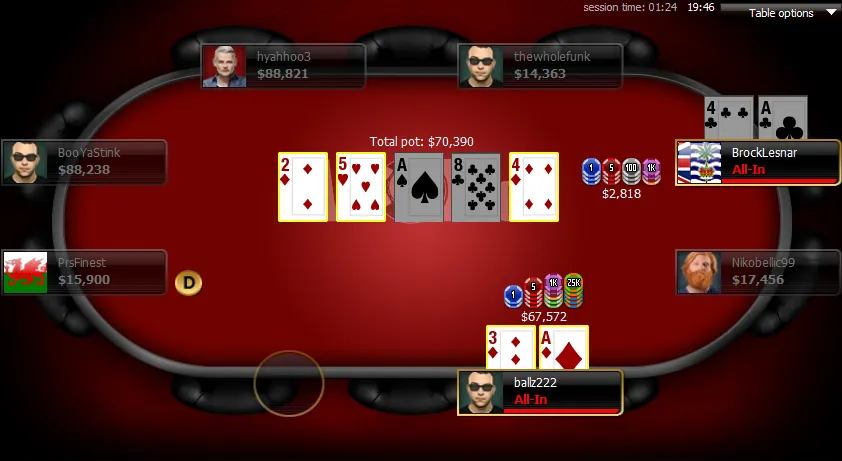
Task: Click BrockLesnar's ace of clubs hole card
Action: point(782,118)
